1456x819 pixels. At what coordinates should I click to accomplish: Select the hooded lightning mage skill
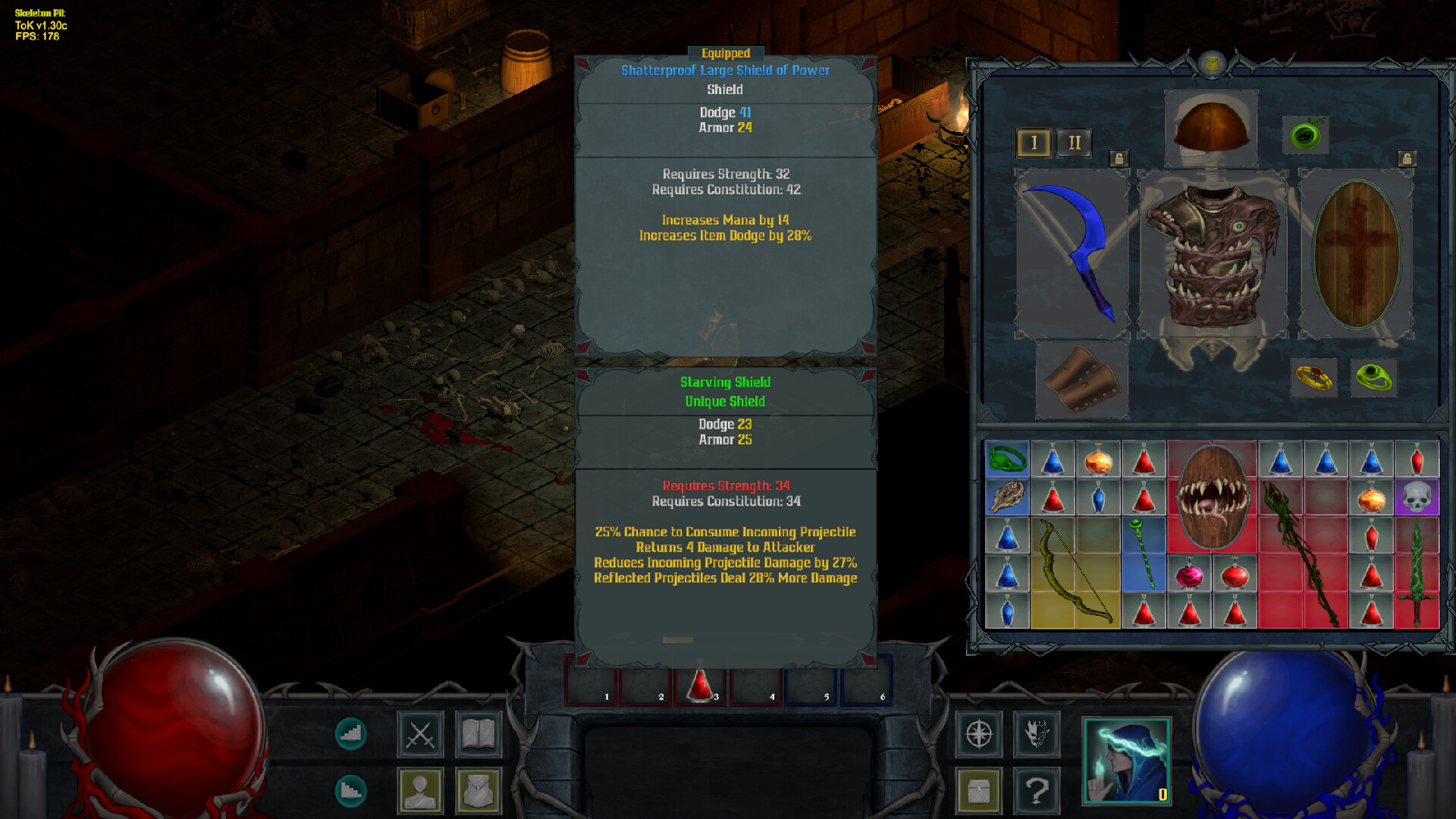(x=1126, y=761)
